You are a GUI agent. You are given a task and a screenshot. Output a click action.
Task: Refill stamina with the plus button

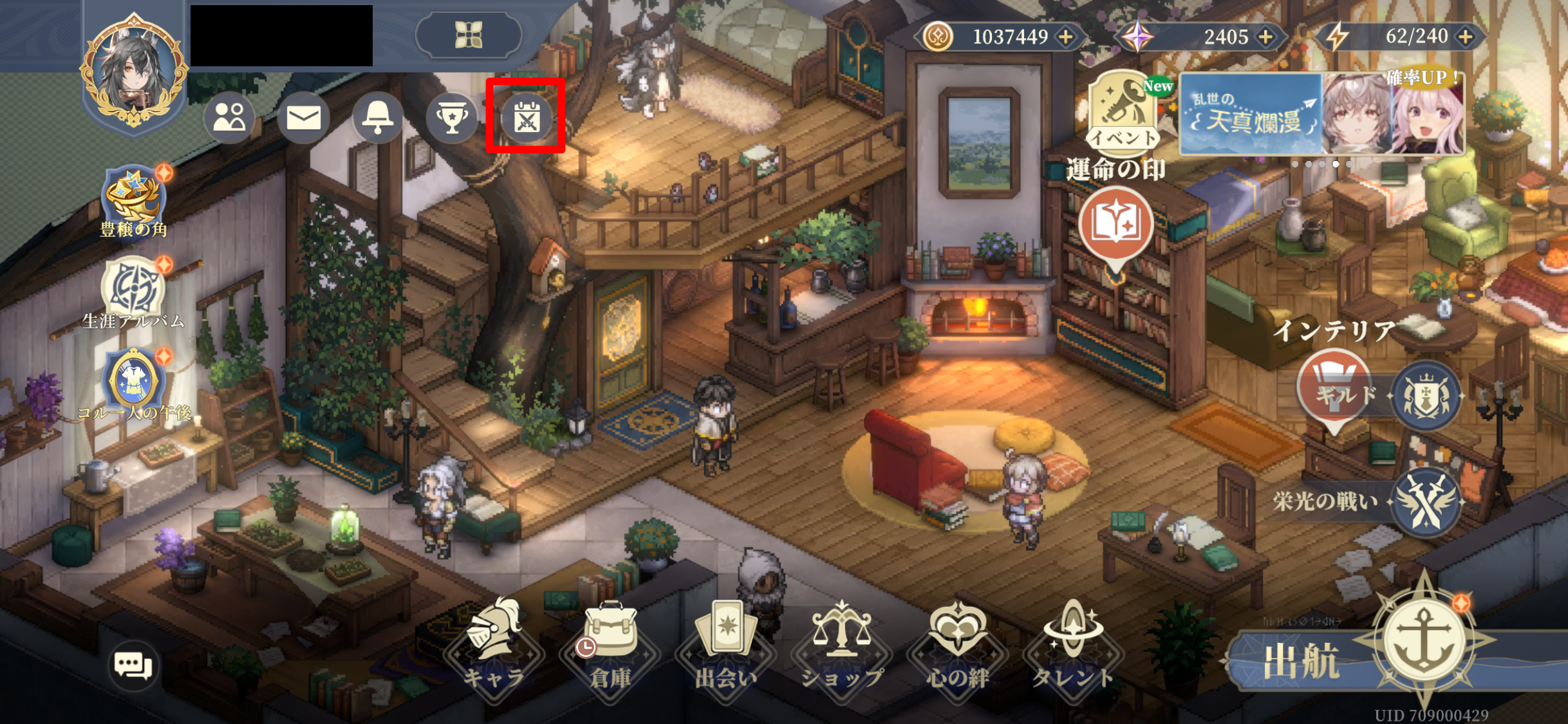[1466, 37]
